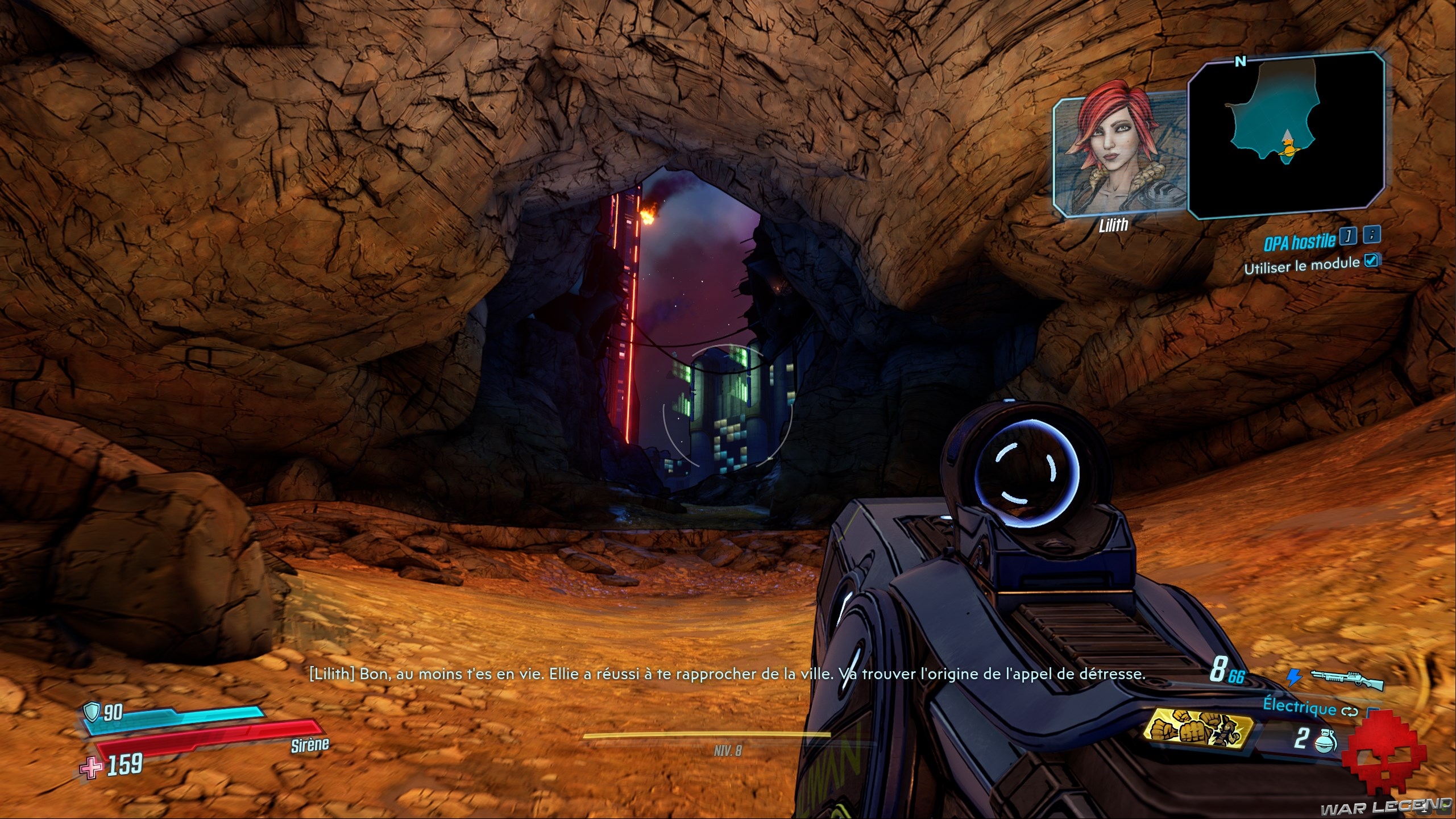This screenshot has width=1456, height=819.
Task: Toggle the Utiliser le module objective checkbox
Action: pyautogui.click(x=1371, y=260)
